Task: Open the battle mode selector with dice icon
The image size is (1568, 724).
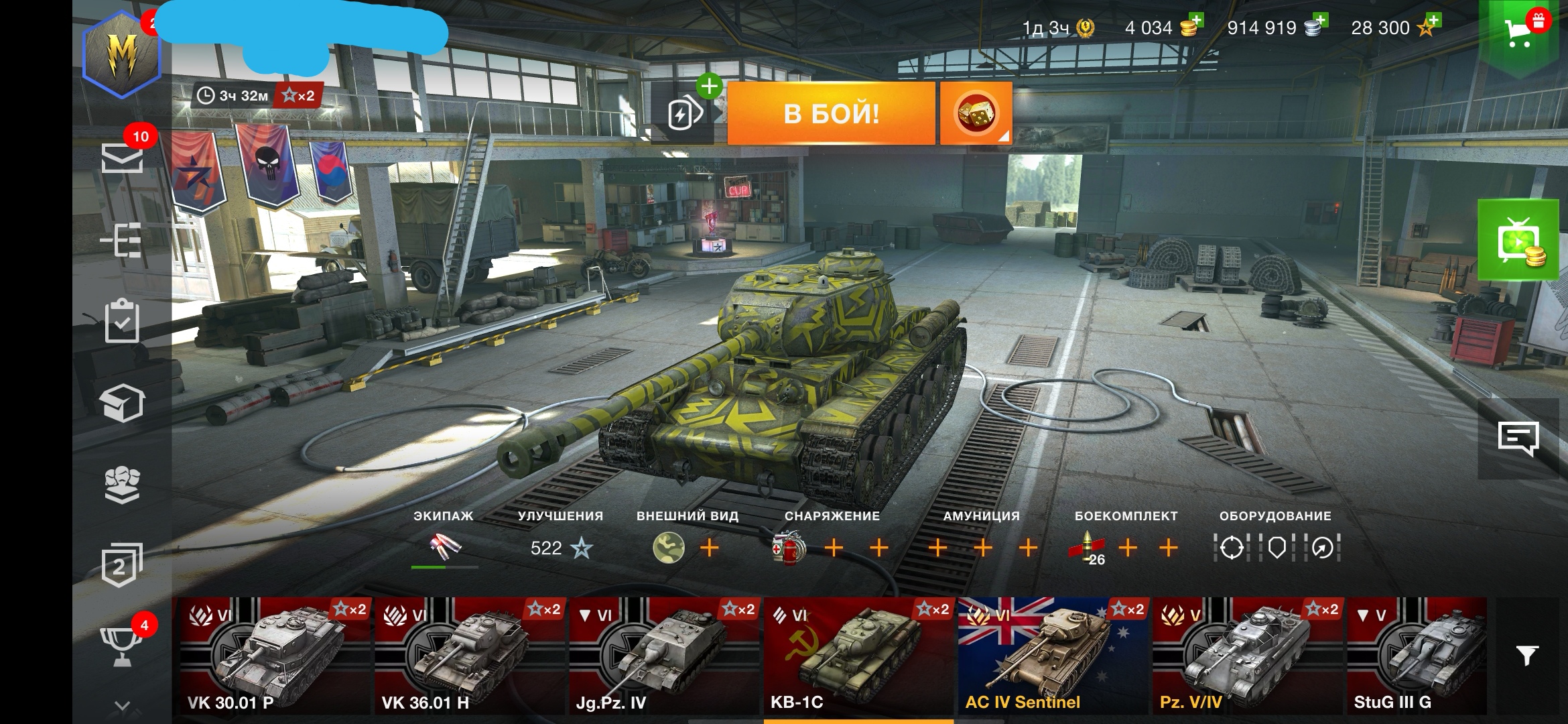Action: click(978, 112)
